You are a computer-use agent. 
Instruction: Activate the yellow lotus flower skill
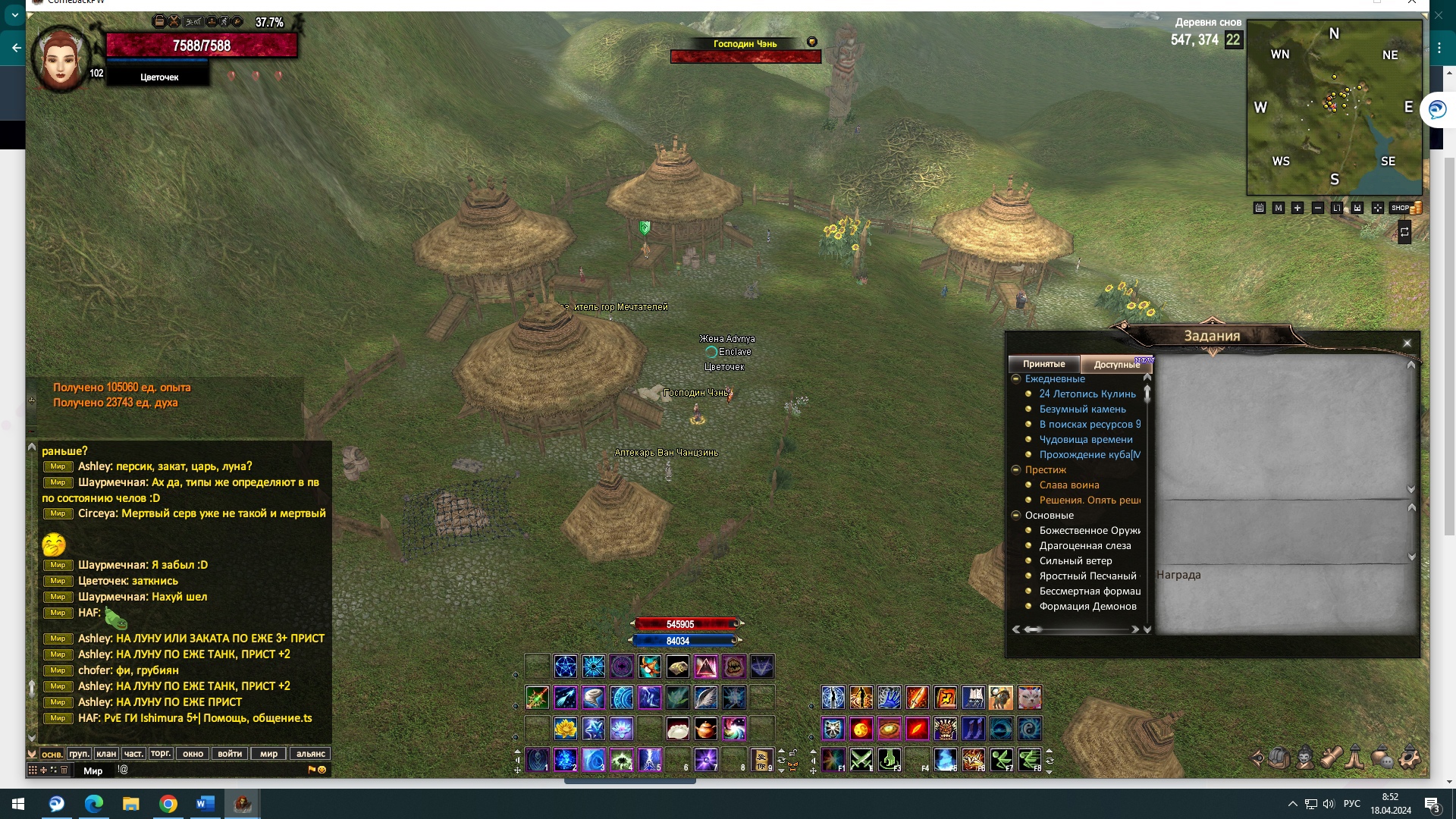tap(565, 730)
